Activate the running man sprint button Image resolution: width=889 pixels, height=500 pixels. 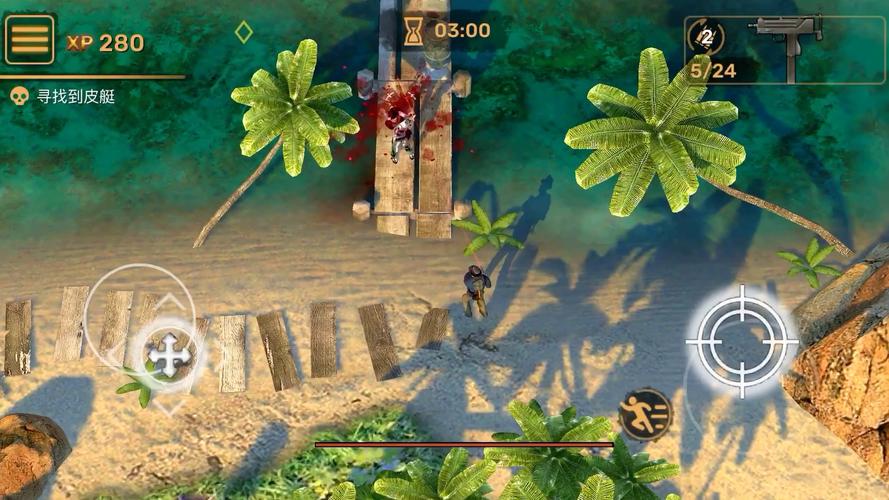(645, 414)
